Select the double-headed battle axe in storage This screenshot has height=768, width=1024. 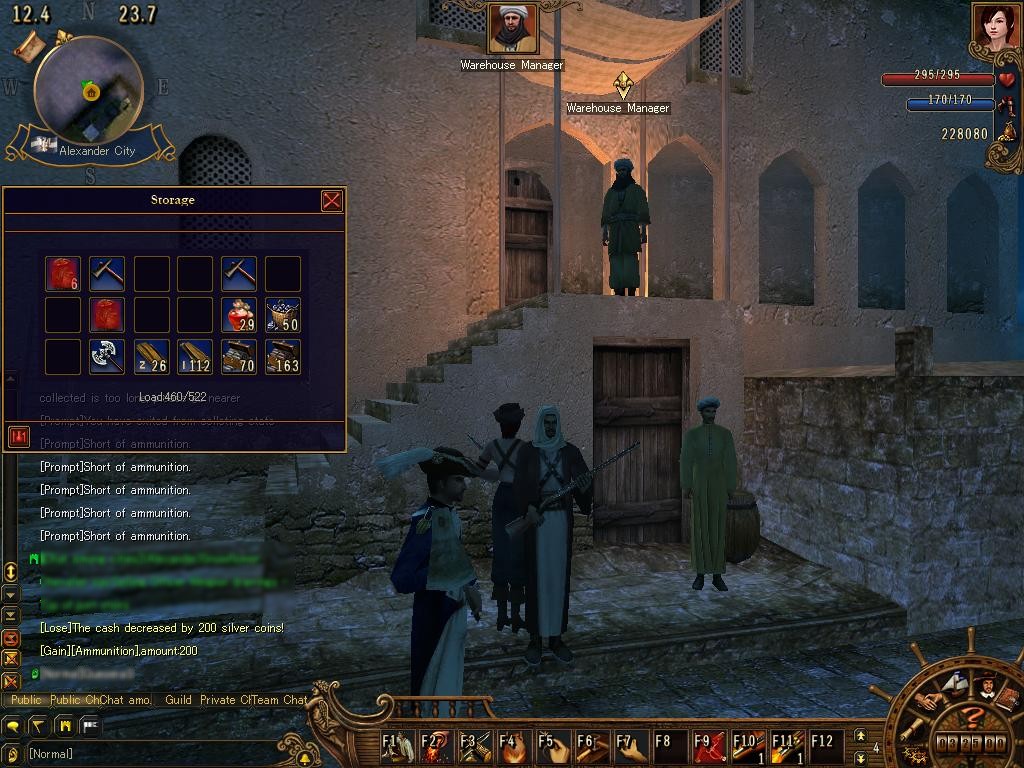pyautogui.click(x=106, y=357)
